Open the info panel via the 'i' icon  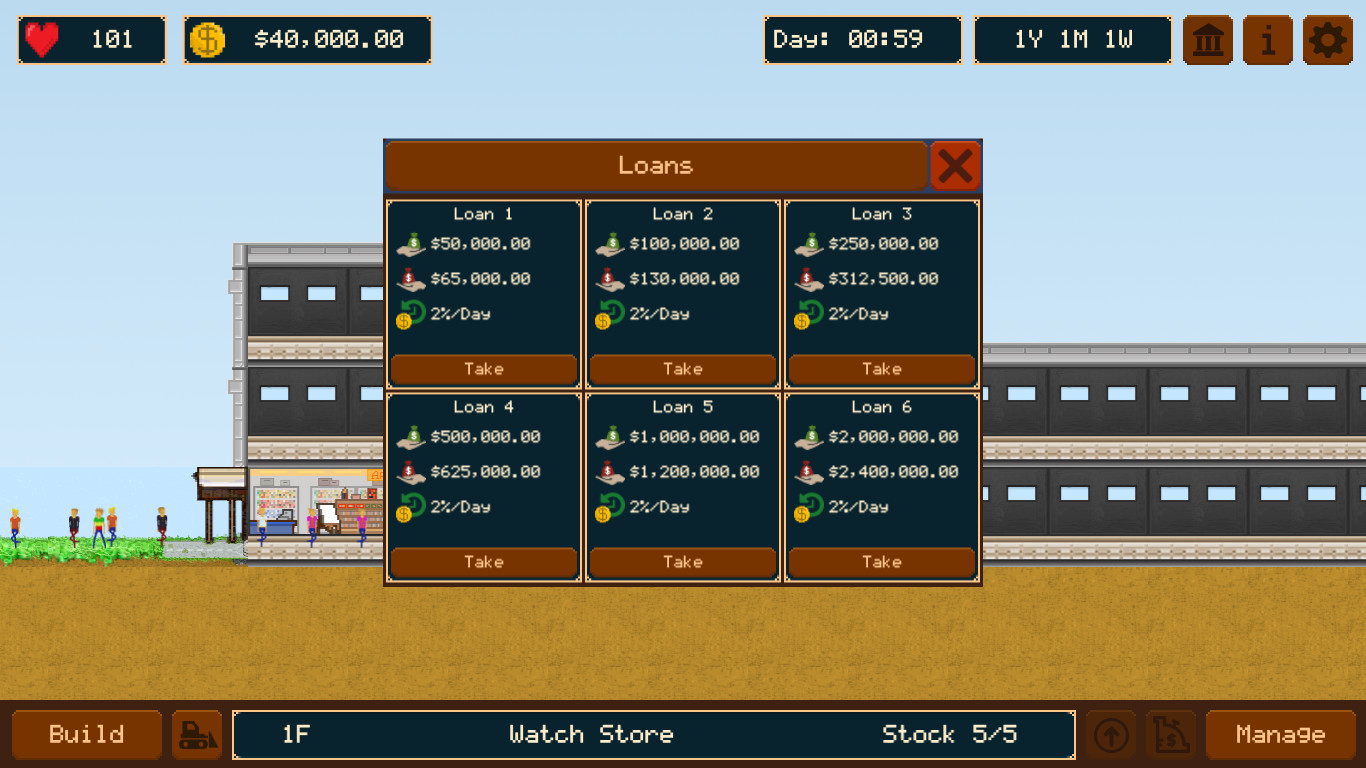point(1267,40)
